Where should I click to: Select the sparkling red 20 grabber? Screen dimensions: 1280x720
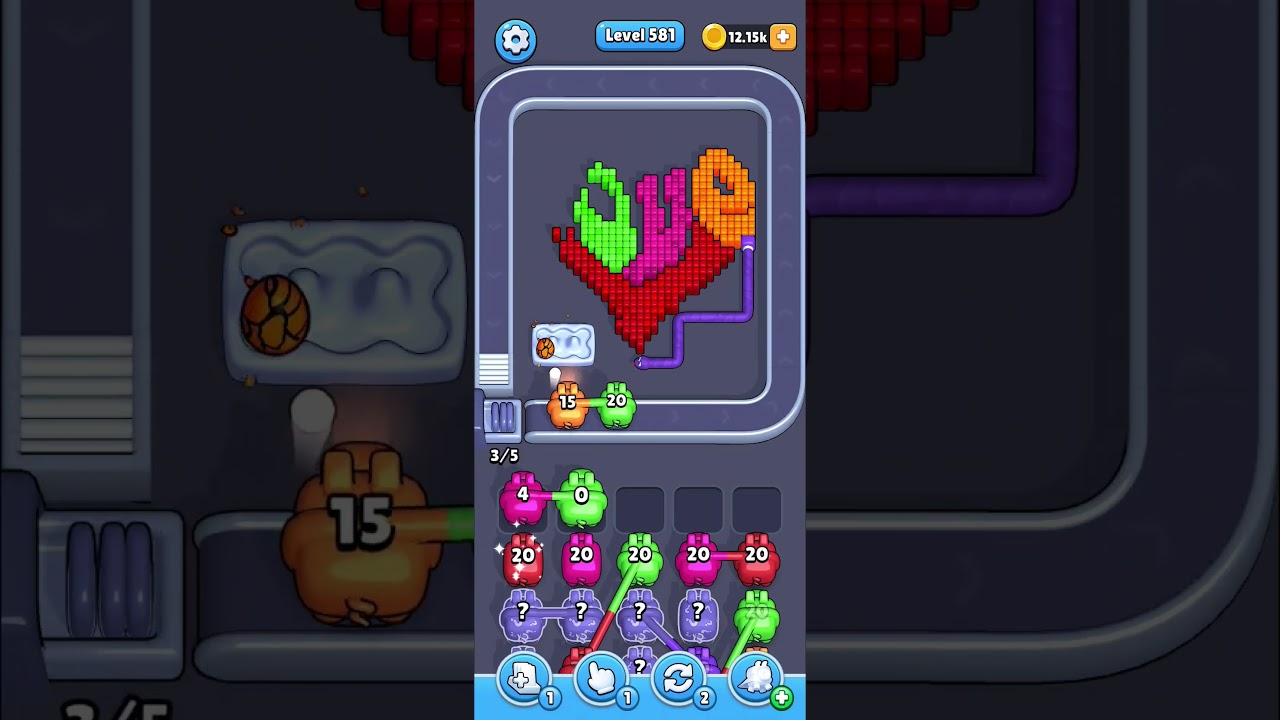pos(522,557)
